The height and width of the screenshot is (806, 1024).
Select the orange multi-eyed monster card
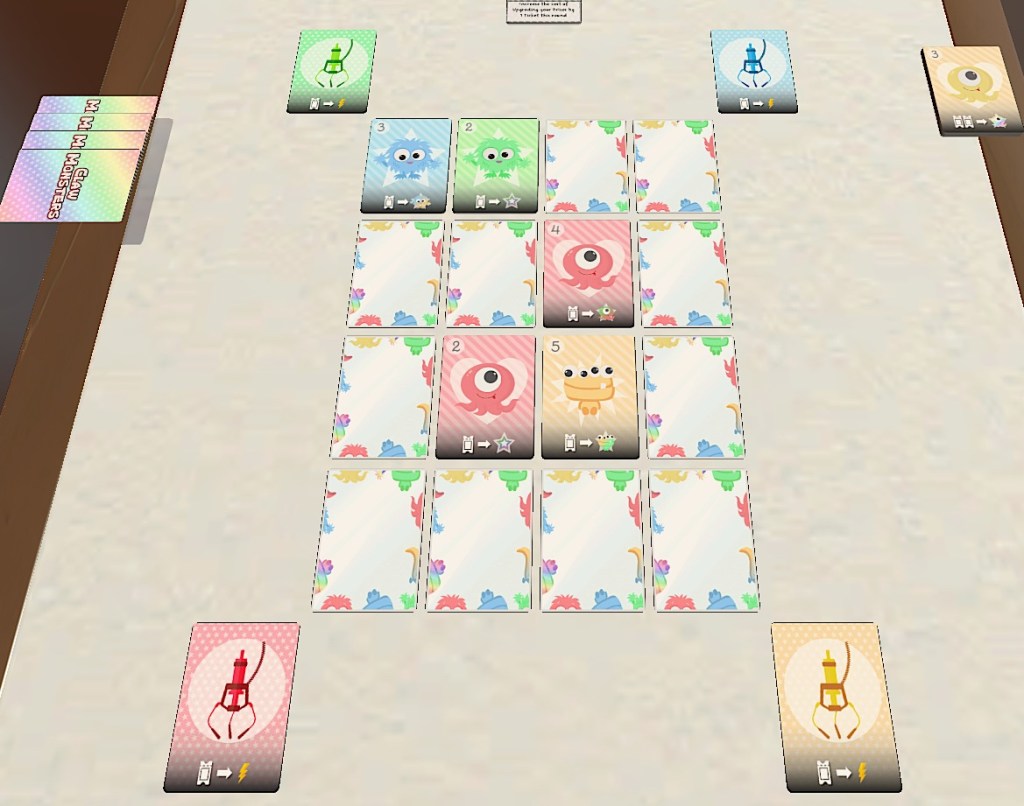point(590,395)
